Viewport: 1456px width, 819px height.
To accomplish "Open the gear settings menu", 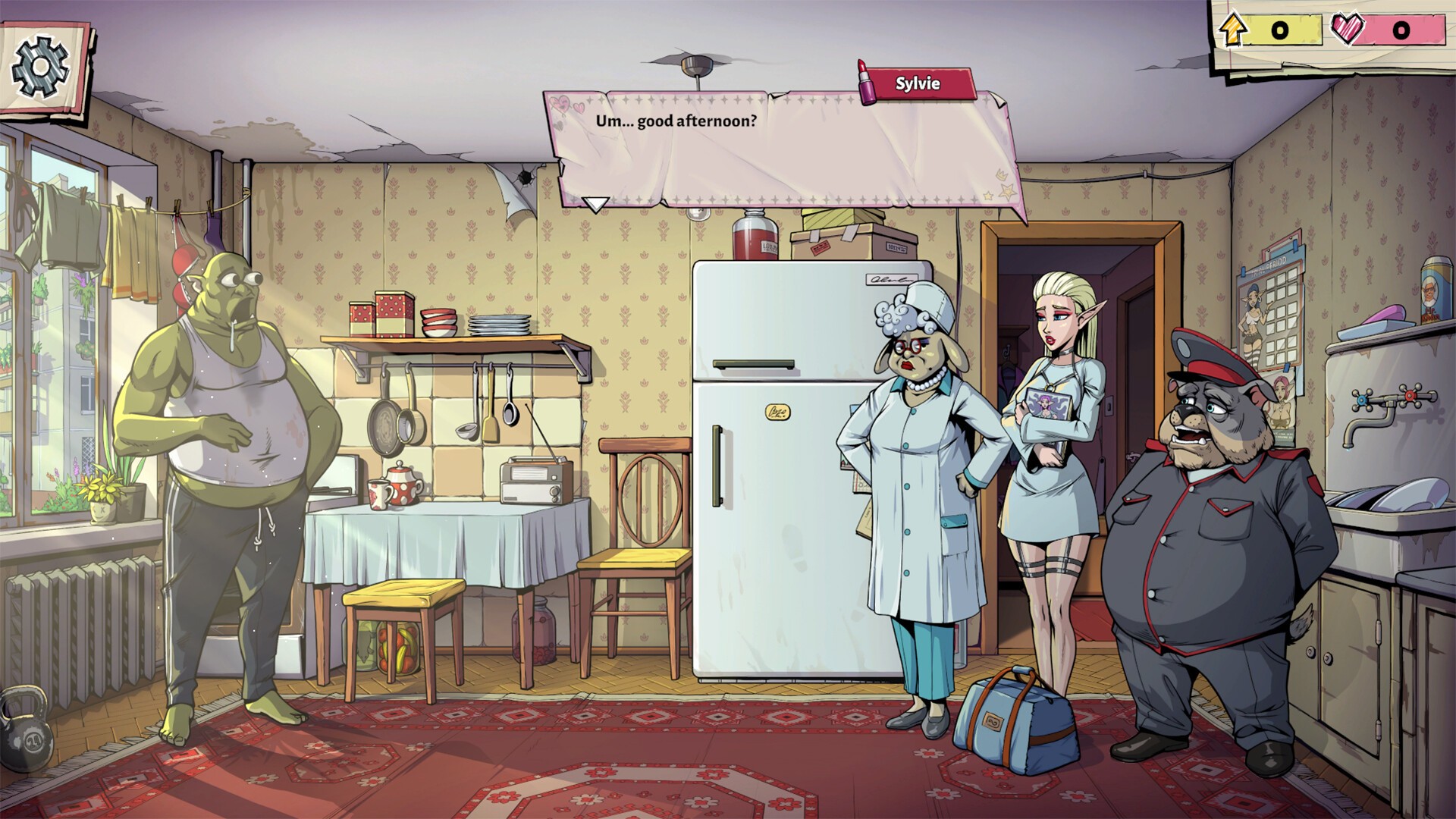I will [41, 67].
